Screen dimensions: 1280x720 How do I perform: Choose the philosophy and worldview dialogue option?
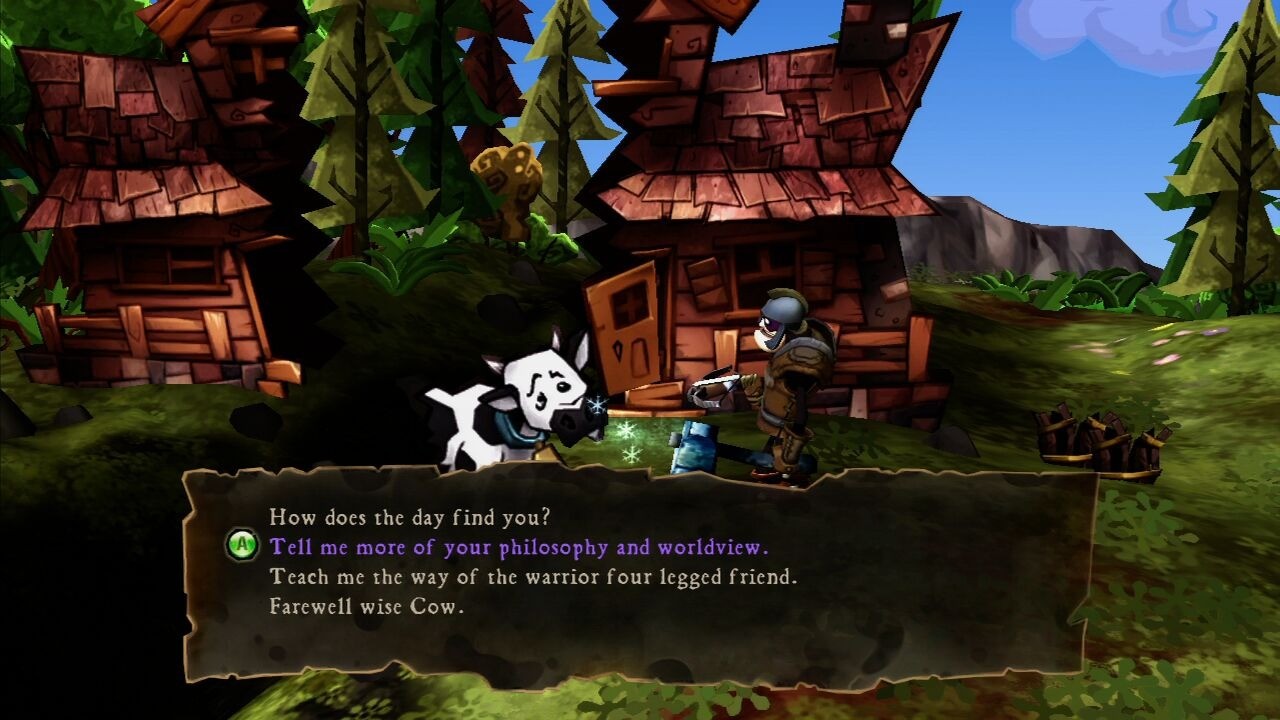click(x=519, y=547)
